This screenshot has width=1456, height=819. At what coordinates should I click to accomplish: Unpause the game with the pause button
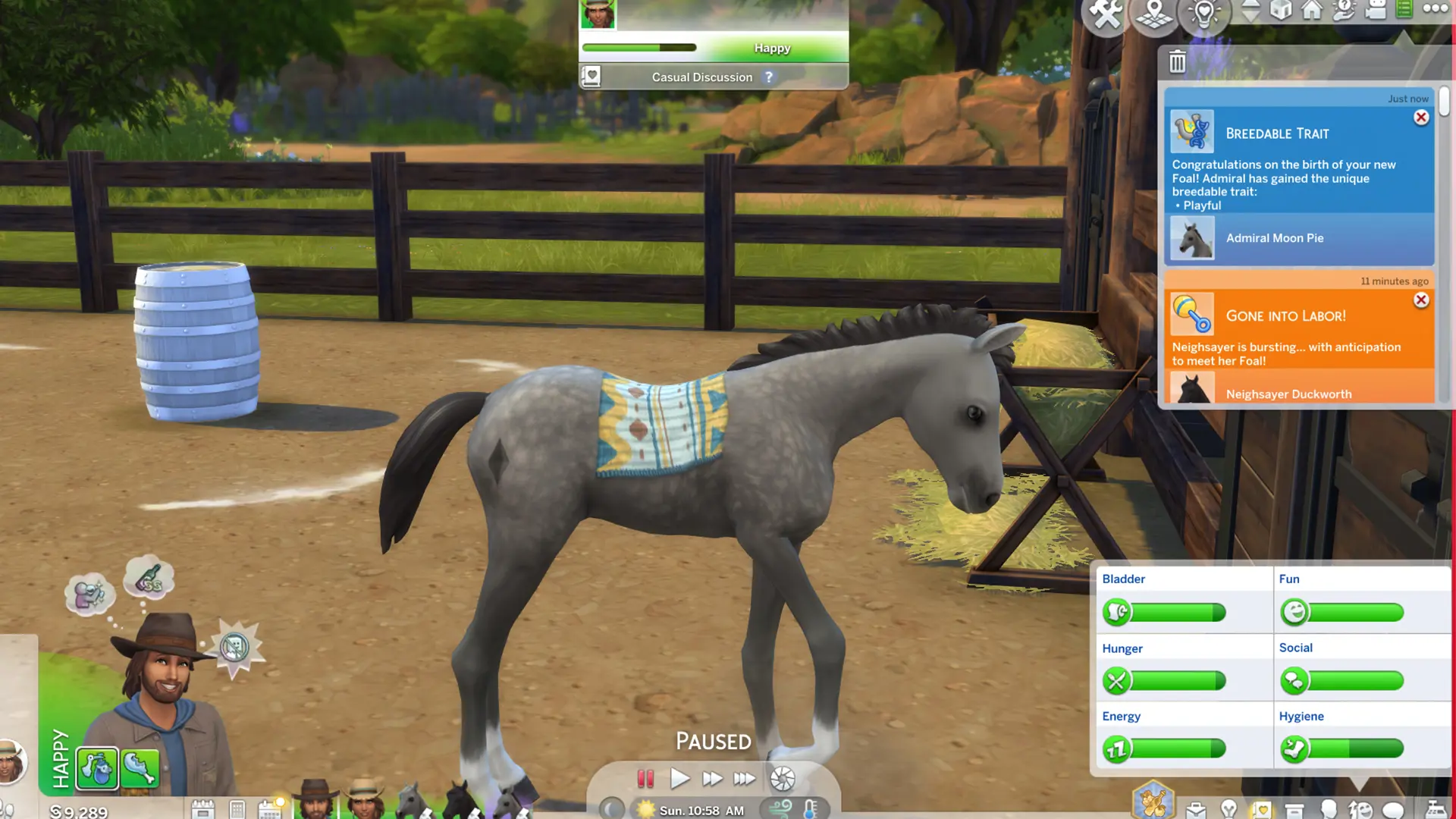[645, 778]
